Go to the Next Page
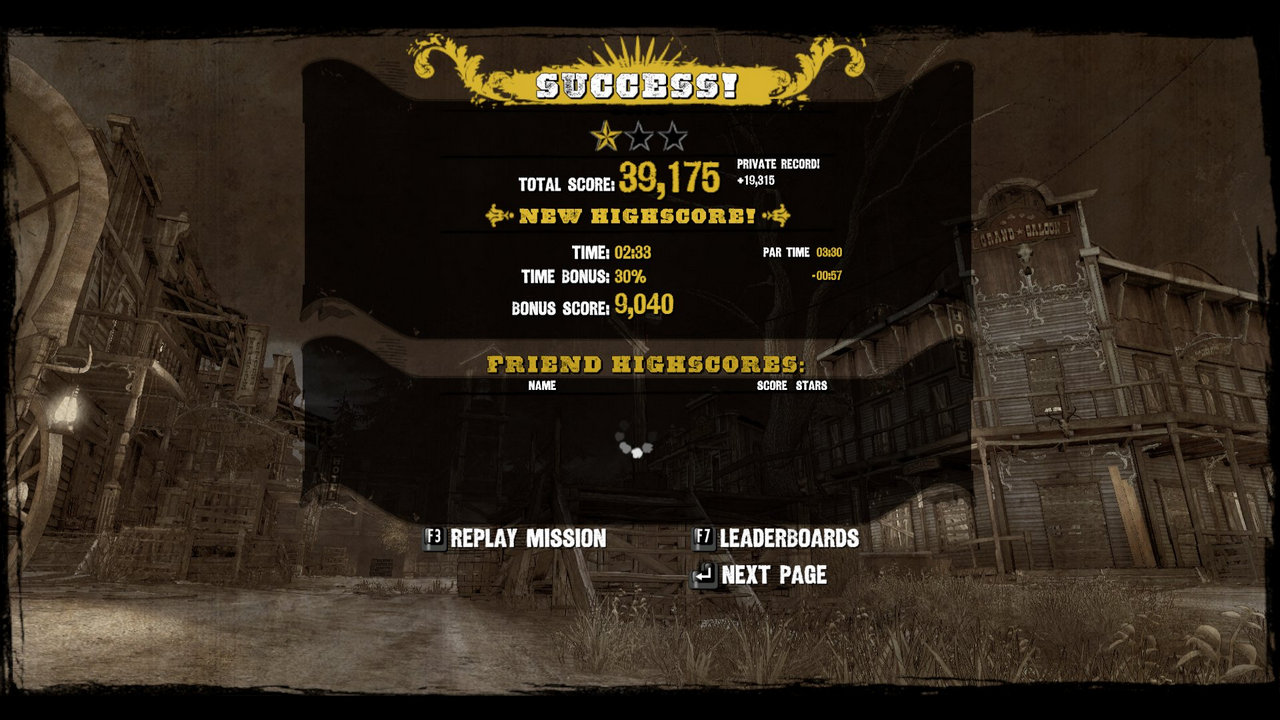The image size is (1280, 720). pos(761,575)
